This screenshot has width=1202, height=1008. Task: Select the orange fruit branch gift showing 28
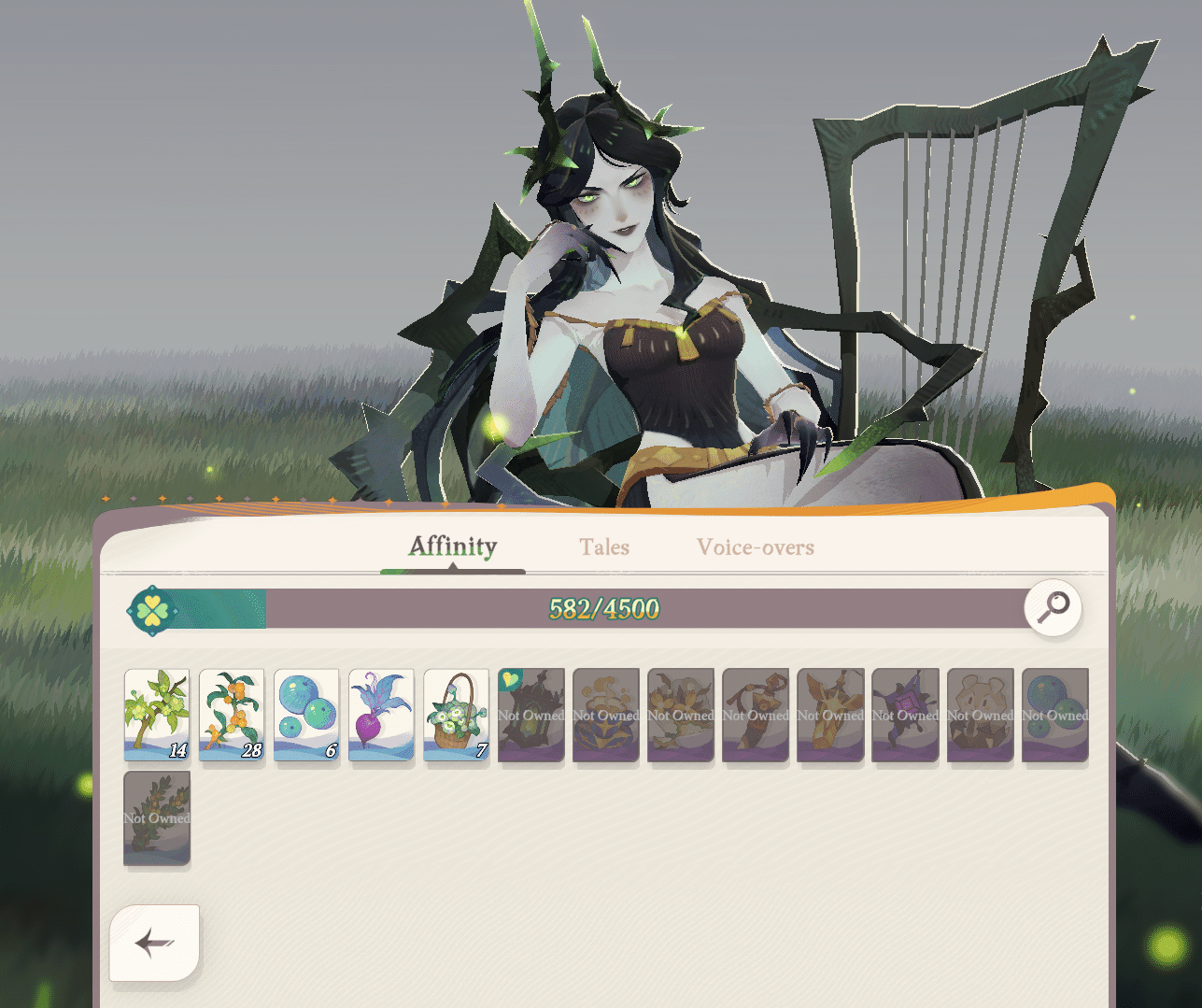click(x=232, y=715)
